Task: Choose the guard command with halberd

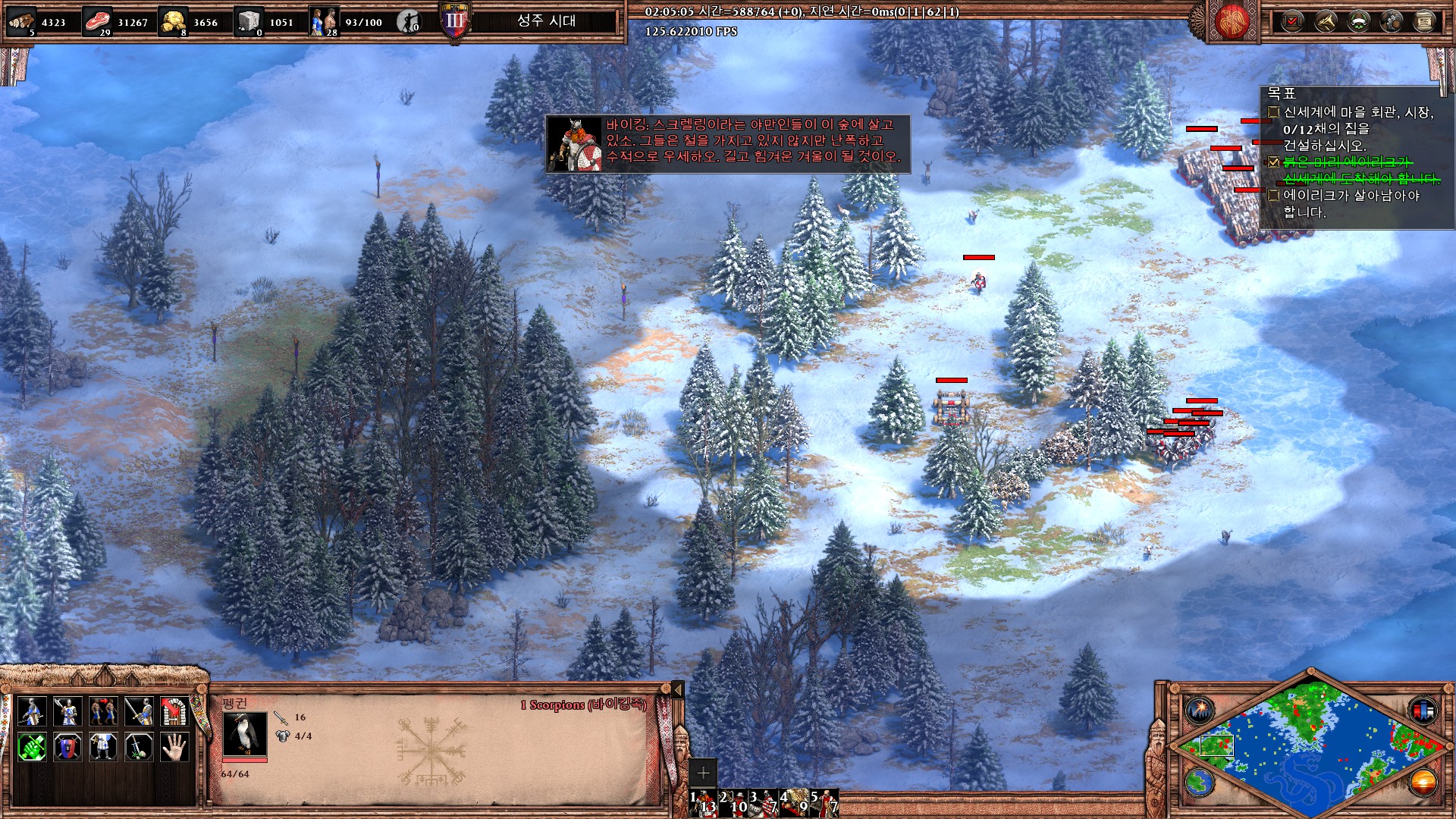Action: pyautogui.click(x=67, y=711)
